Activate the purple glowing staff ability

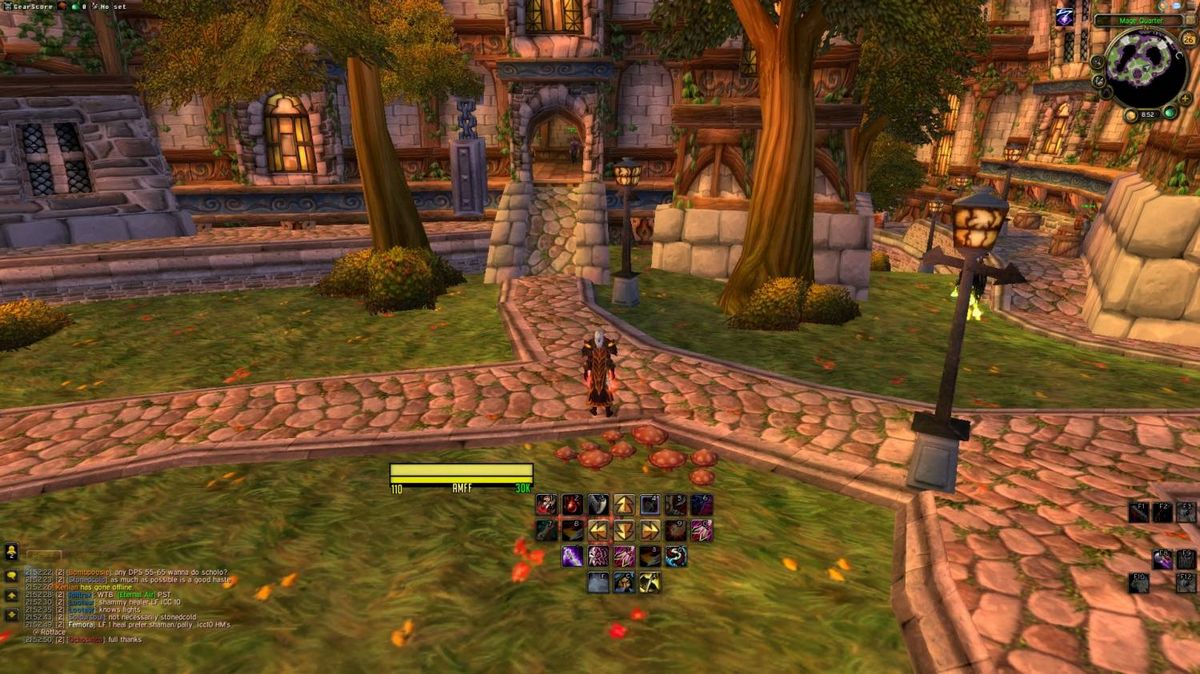click(572, 556)
